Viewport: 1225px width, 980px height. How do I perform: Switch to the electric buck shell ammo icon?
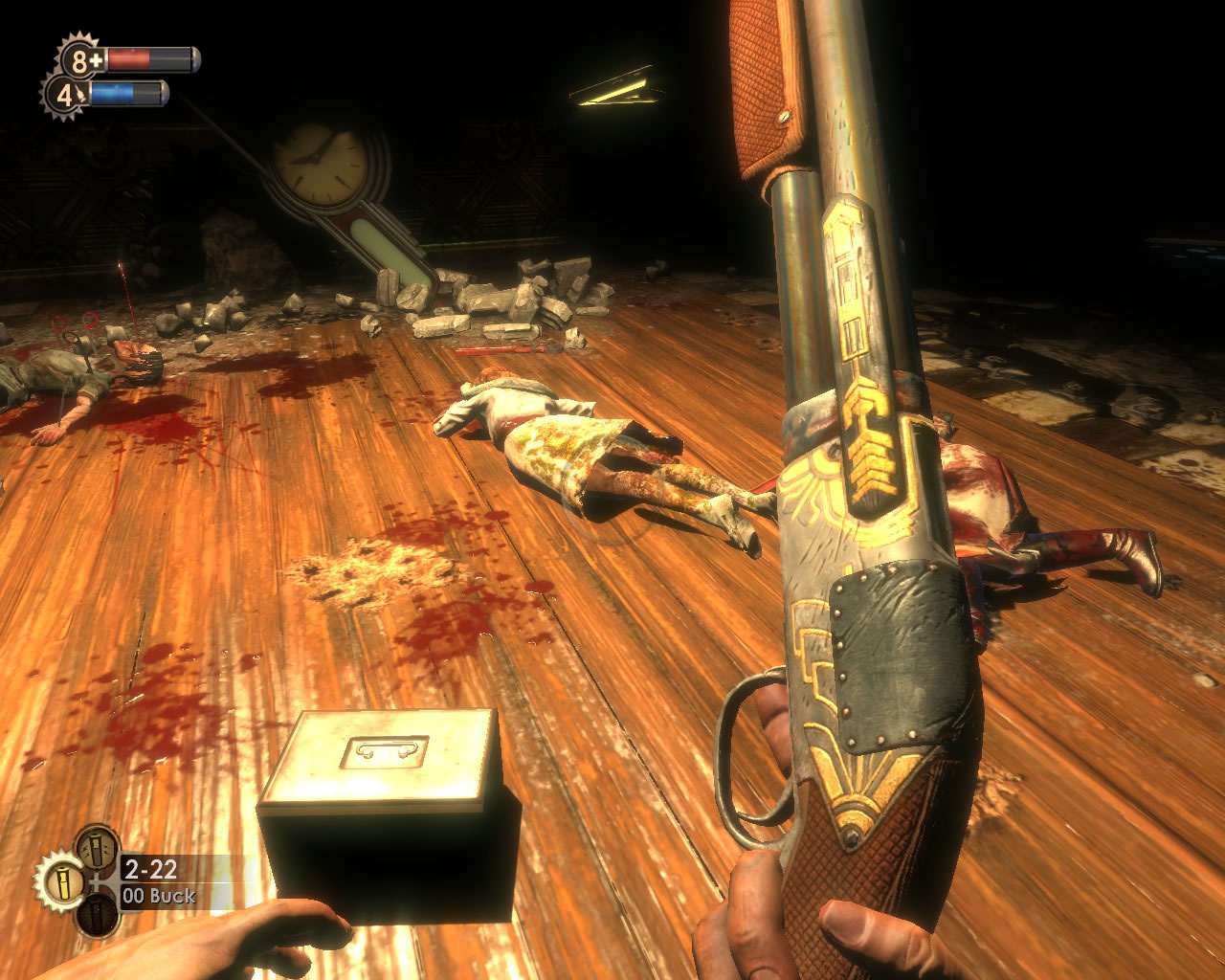[97, 847]
